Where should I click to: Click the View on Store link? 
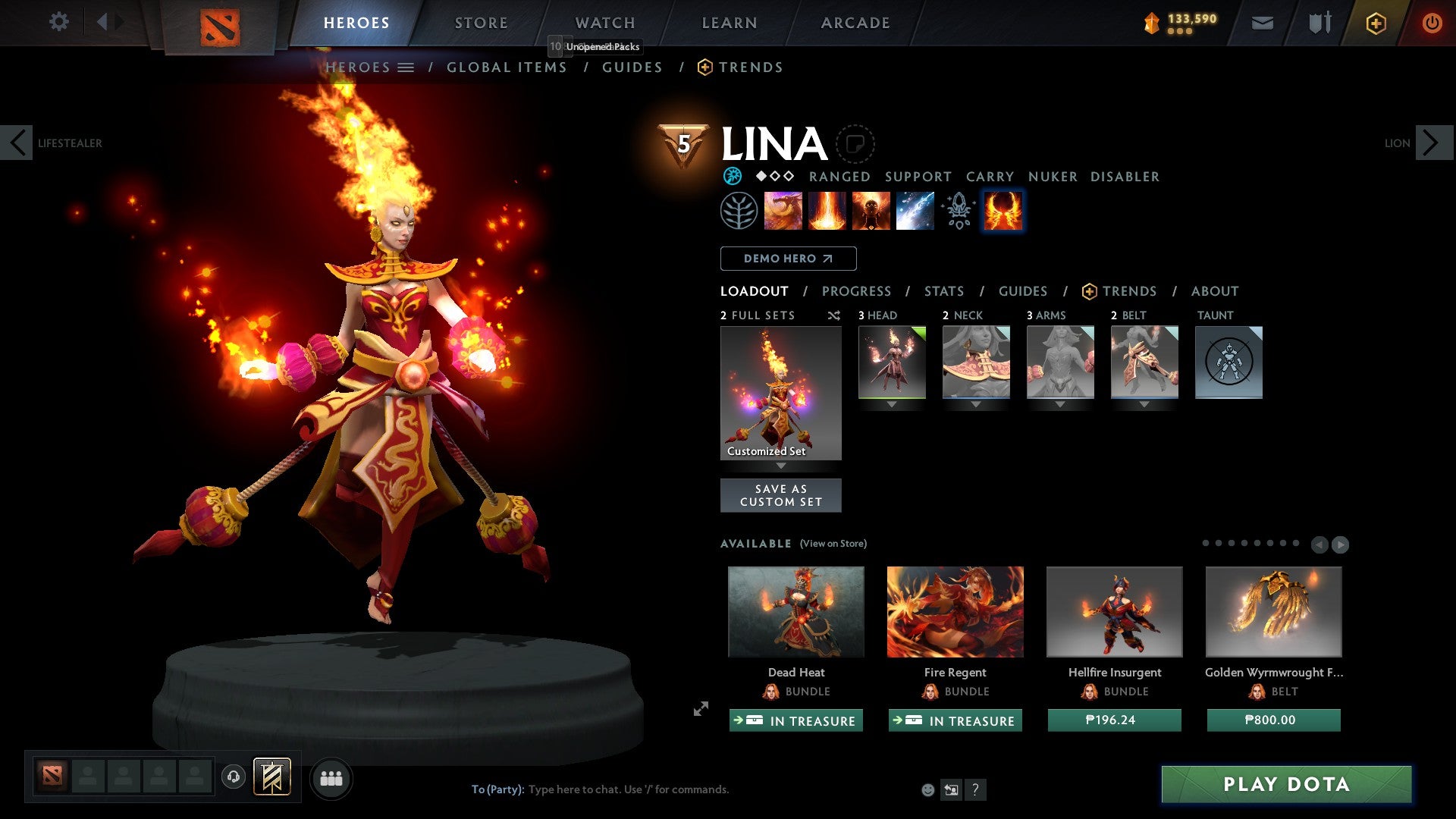(833, 544)
